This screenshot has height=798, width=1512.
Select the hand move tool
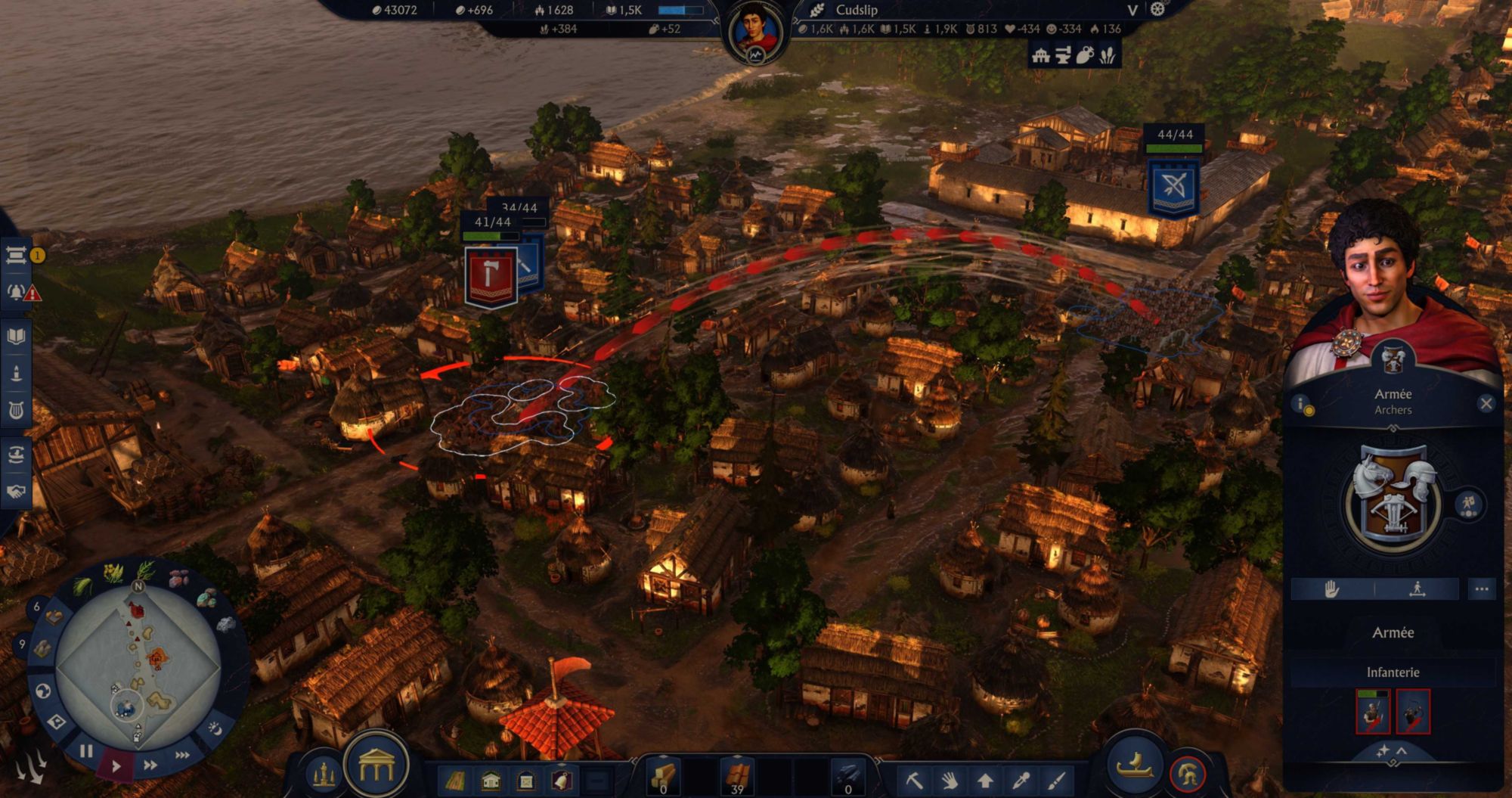(950, 779)
